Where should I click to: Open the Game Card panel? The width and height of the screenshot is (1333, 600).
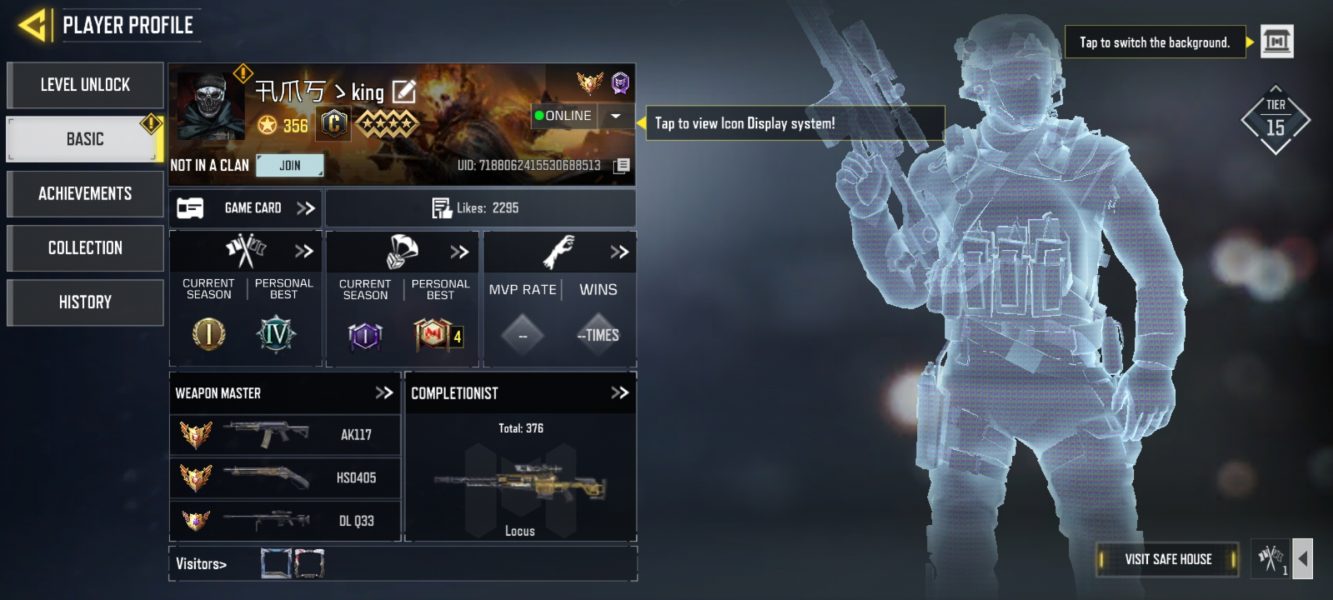245,208
